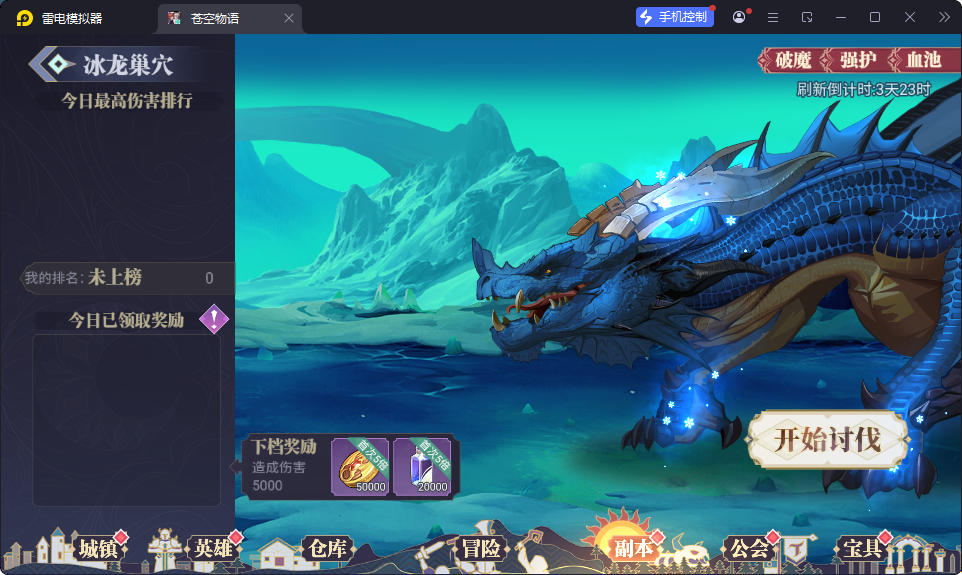Start the battle with 开始讨伐
962x575 pixels.
[827, 440]
